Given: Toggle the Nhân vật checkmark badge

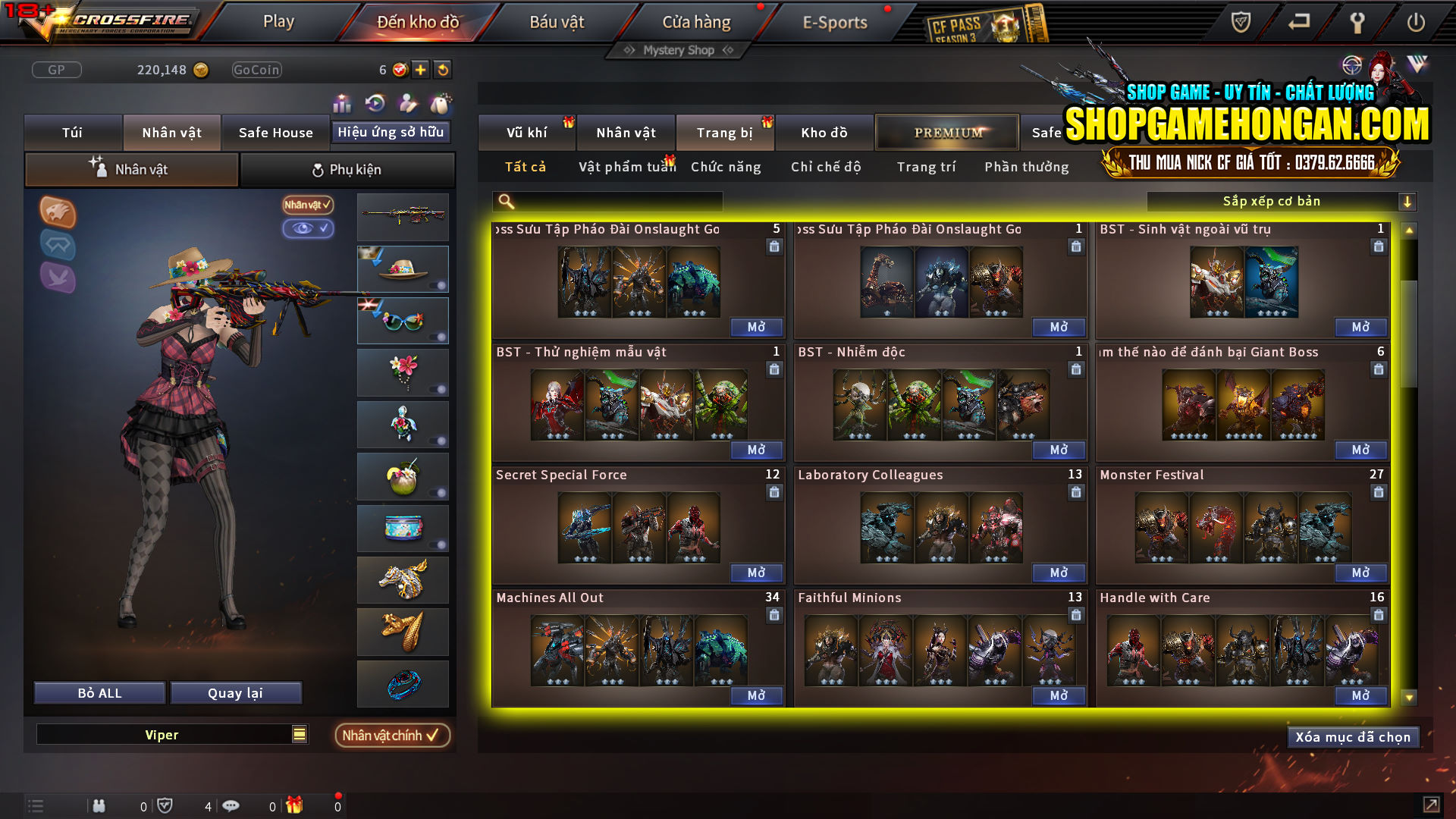Looking at the screenshot, I should (x=306, y=205).
